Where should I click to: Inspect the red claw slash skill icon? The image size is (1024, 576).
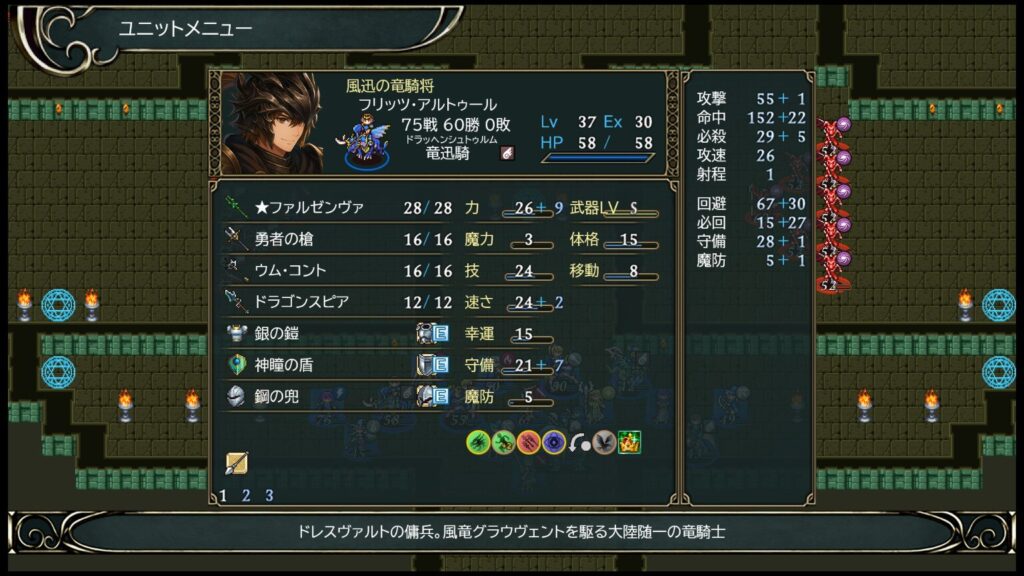click(529, 441)
